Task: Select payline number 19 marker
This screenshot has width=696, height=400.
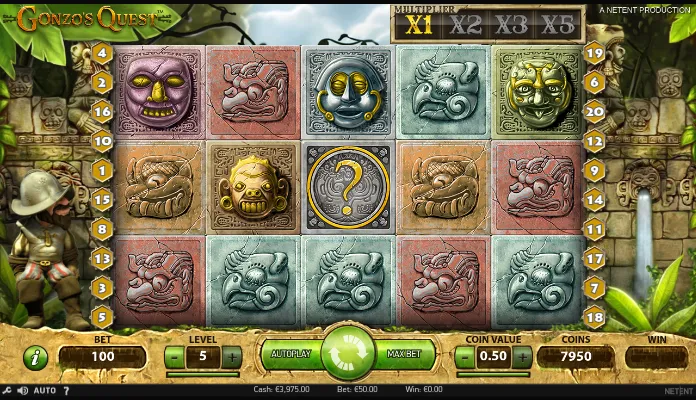Action: 594,54
